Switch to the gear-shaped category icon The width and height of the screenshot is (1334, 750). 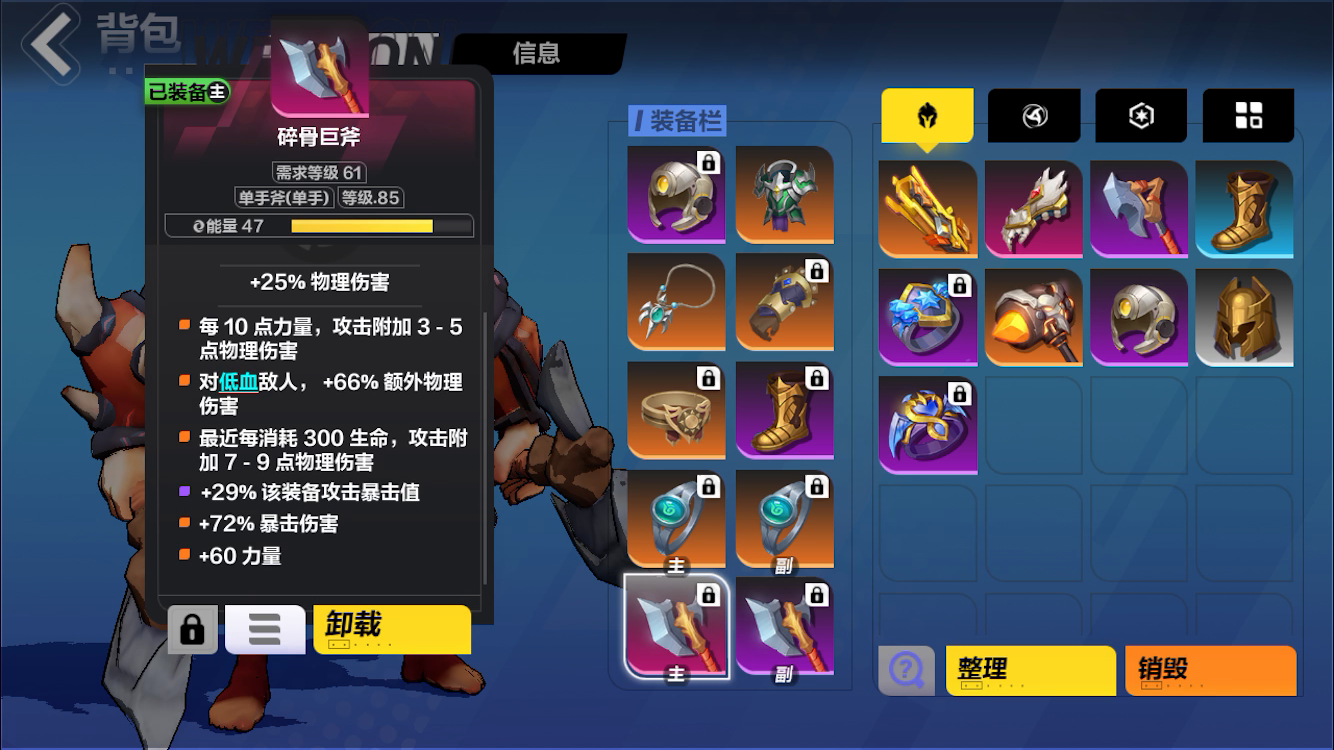1140,115
